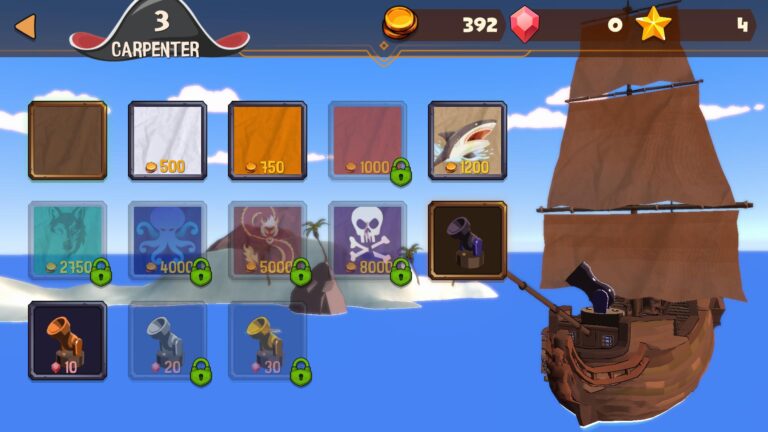Choose the locked gold cannon for 30 gems

(267, 340)
